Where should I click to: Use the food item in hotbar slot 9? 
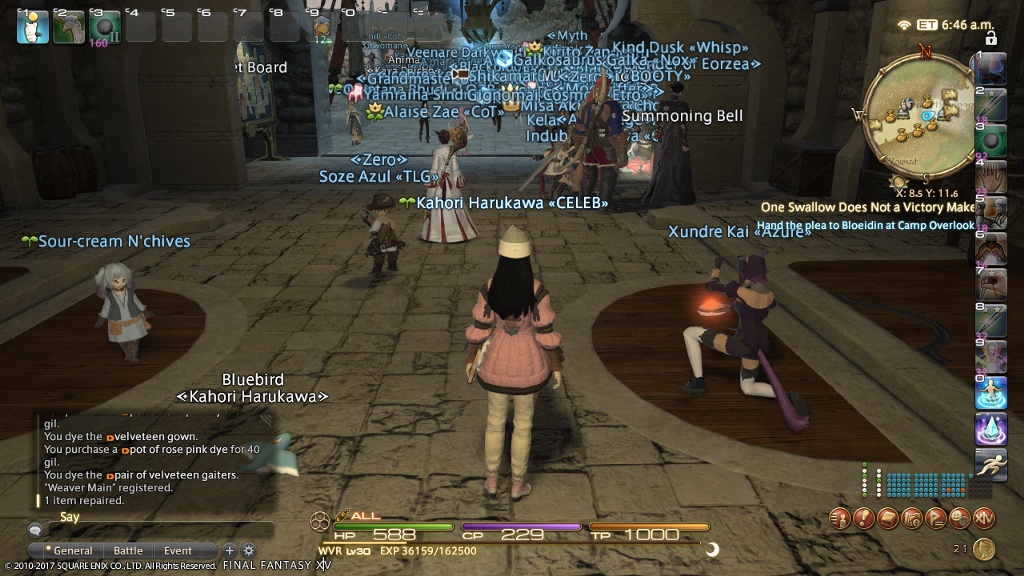[x=320, y=26]
